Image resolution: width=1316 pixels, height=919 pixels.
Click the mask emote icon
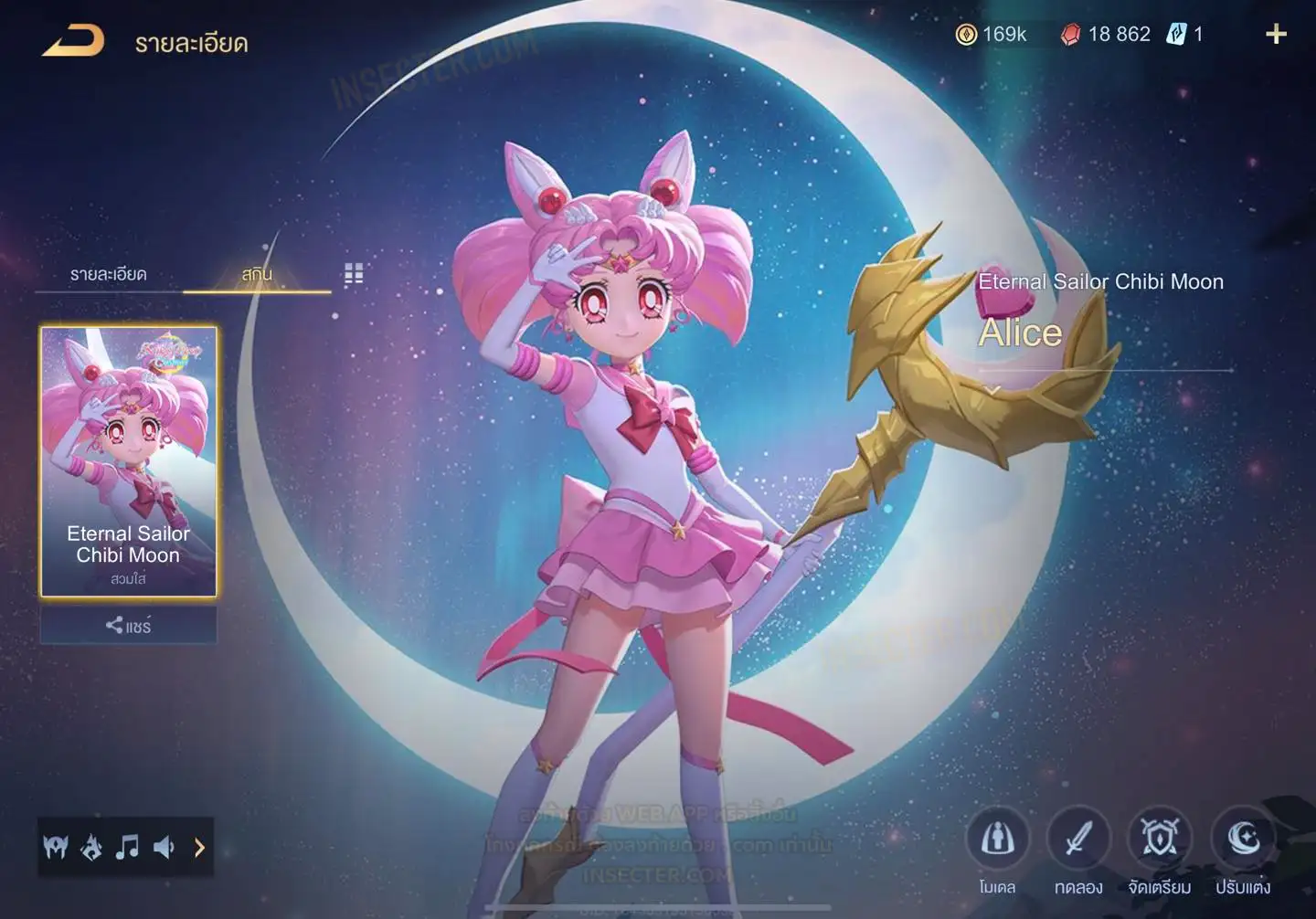click(56, 848)
